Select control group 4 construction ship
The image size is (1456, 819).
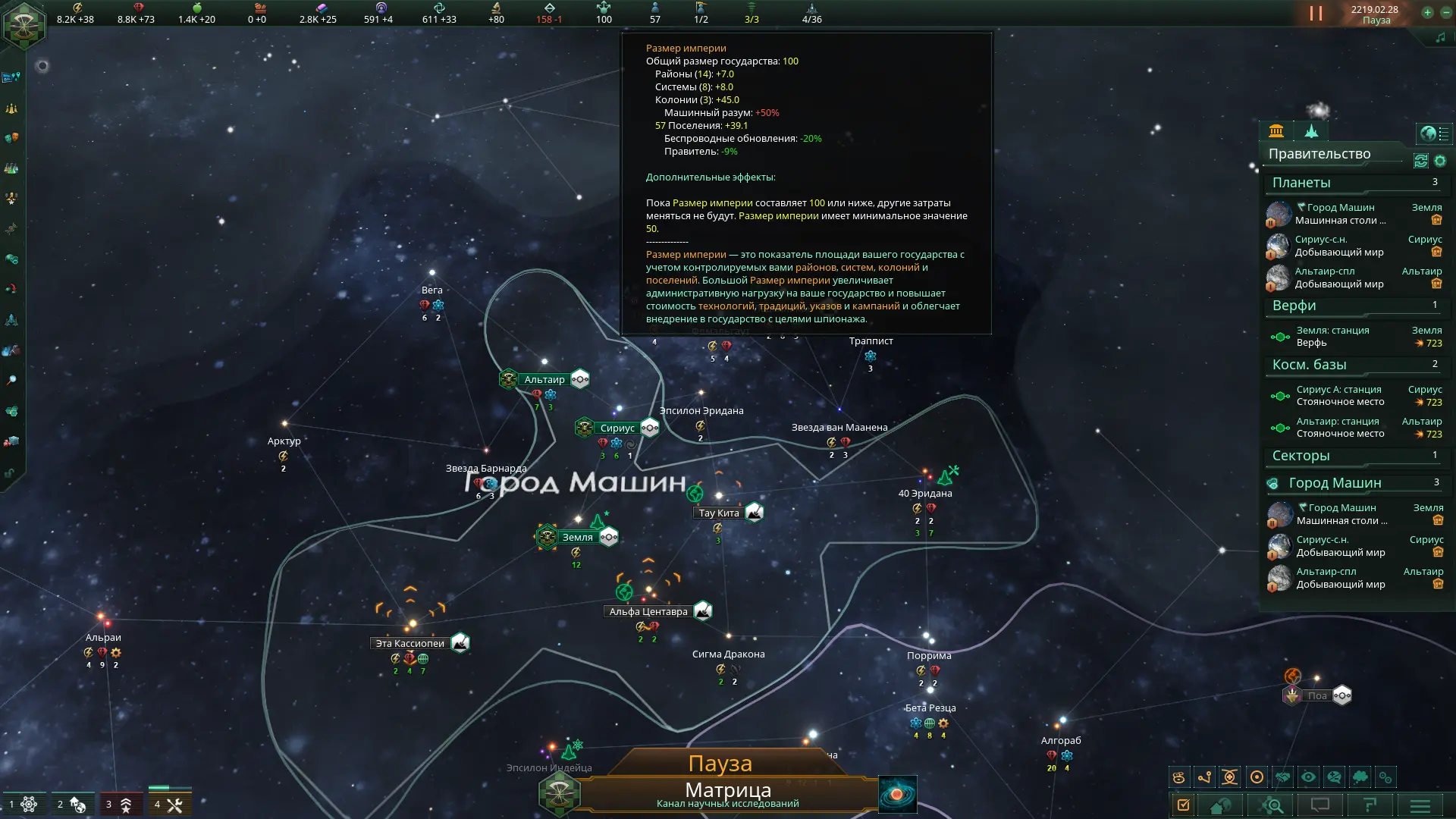click(168, 804)
